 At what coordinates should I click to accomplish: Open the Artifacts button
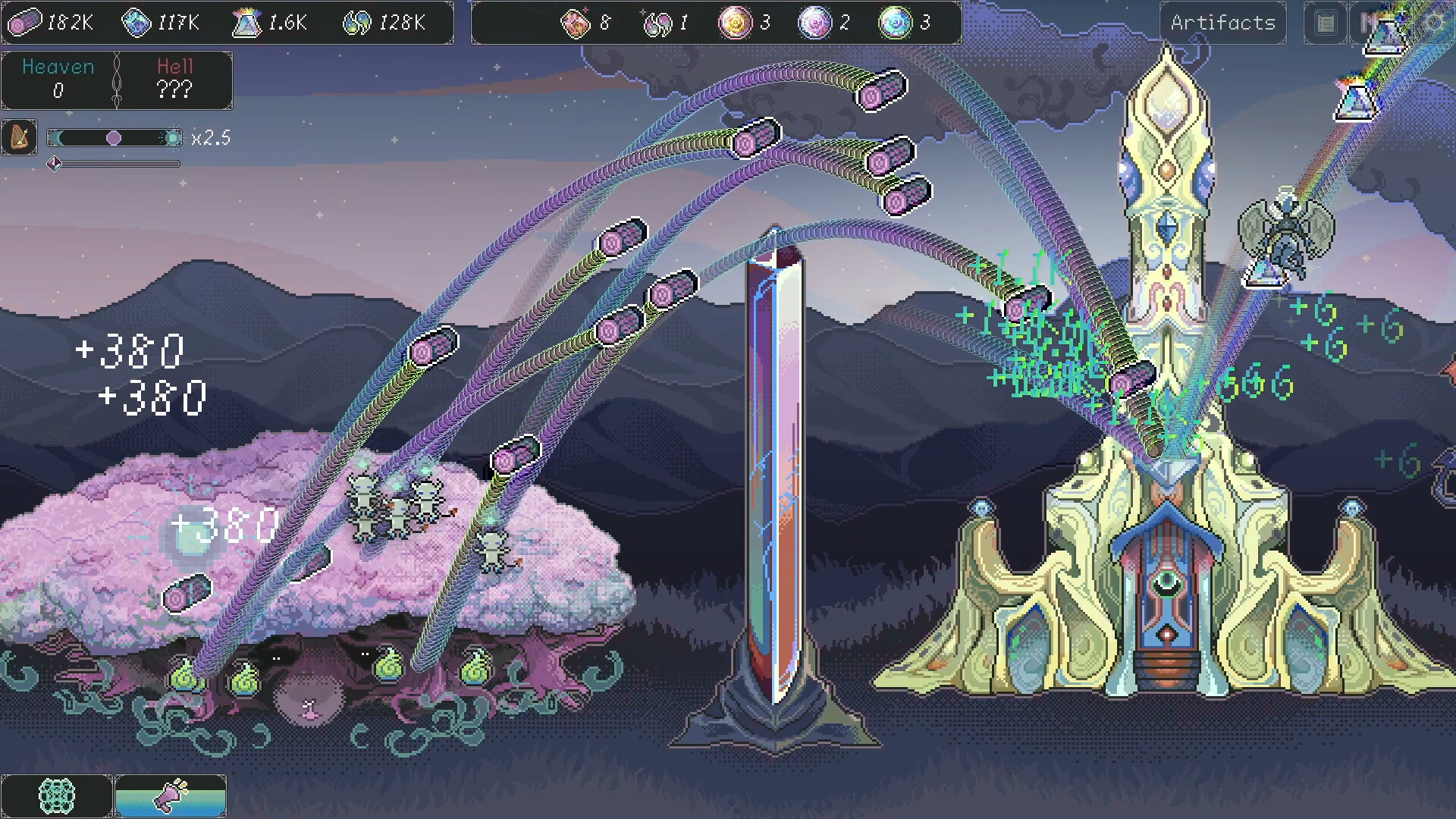pyautogui.click(x=1222, y=23)
